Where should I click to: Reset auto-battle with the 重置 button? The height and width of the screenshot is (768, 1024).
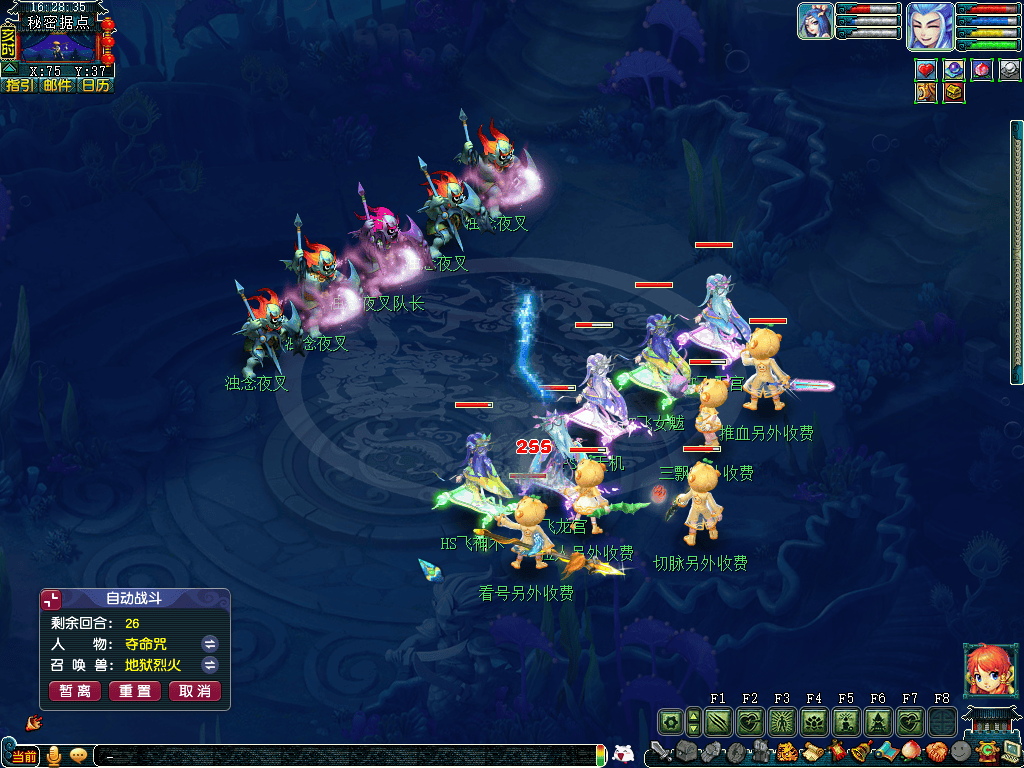coord(135,691)
